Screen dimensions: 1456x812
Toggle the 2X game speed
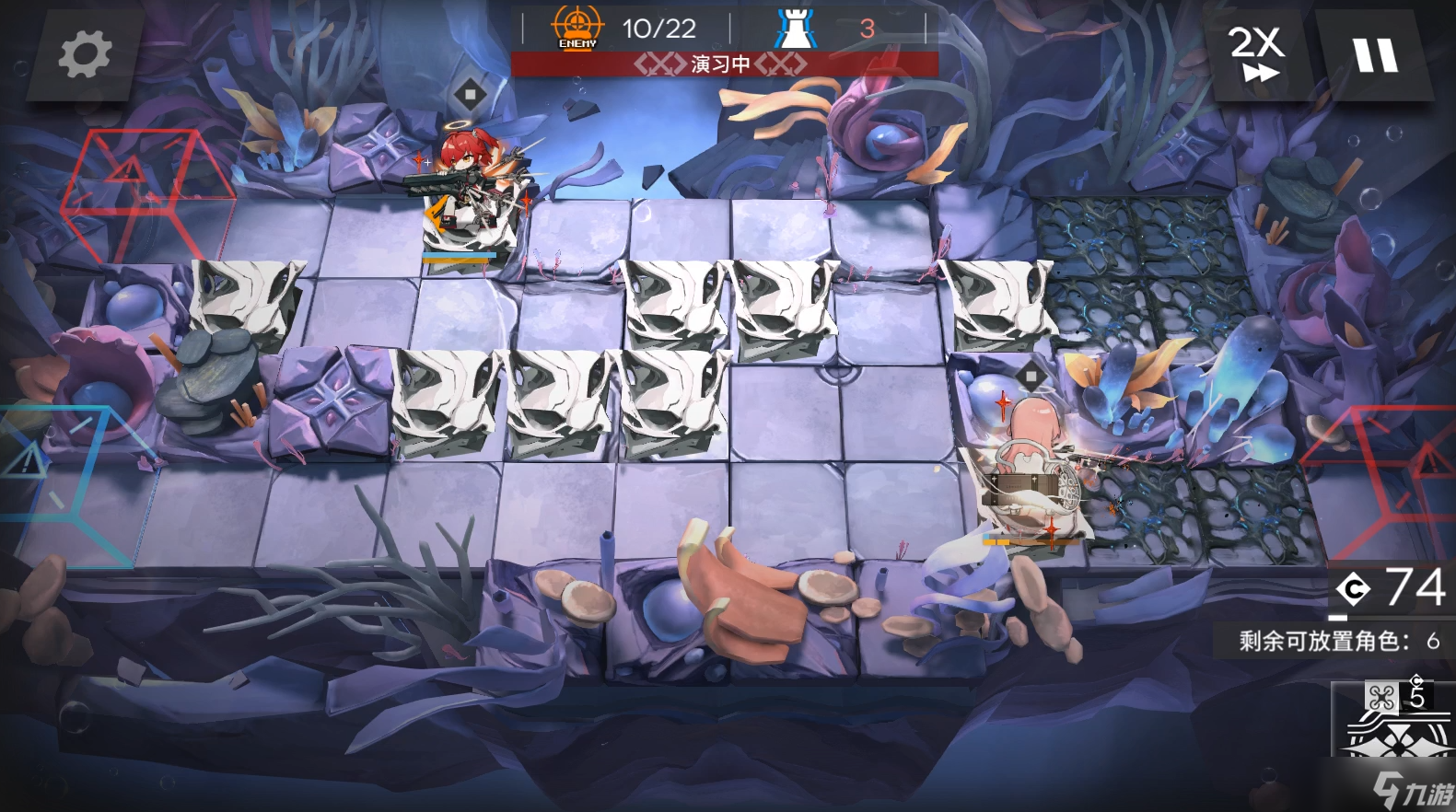[1257, 54]
